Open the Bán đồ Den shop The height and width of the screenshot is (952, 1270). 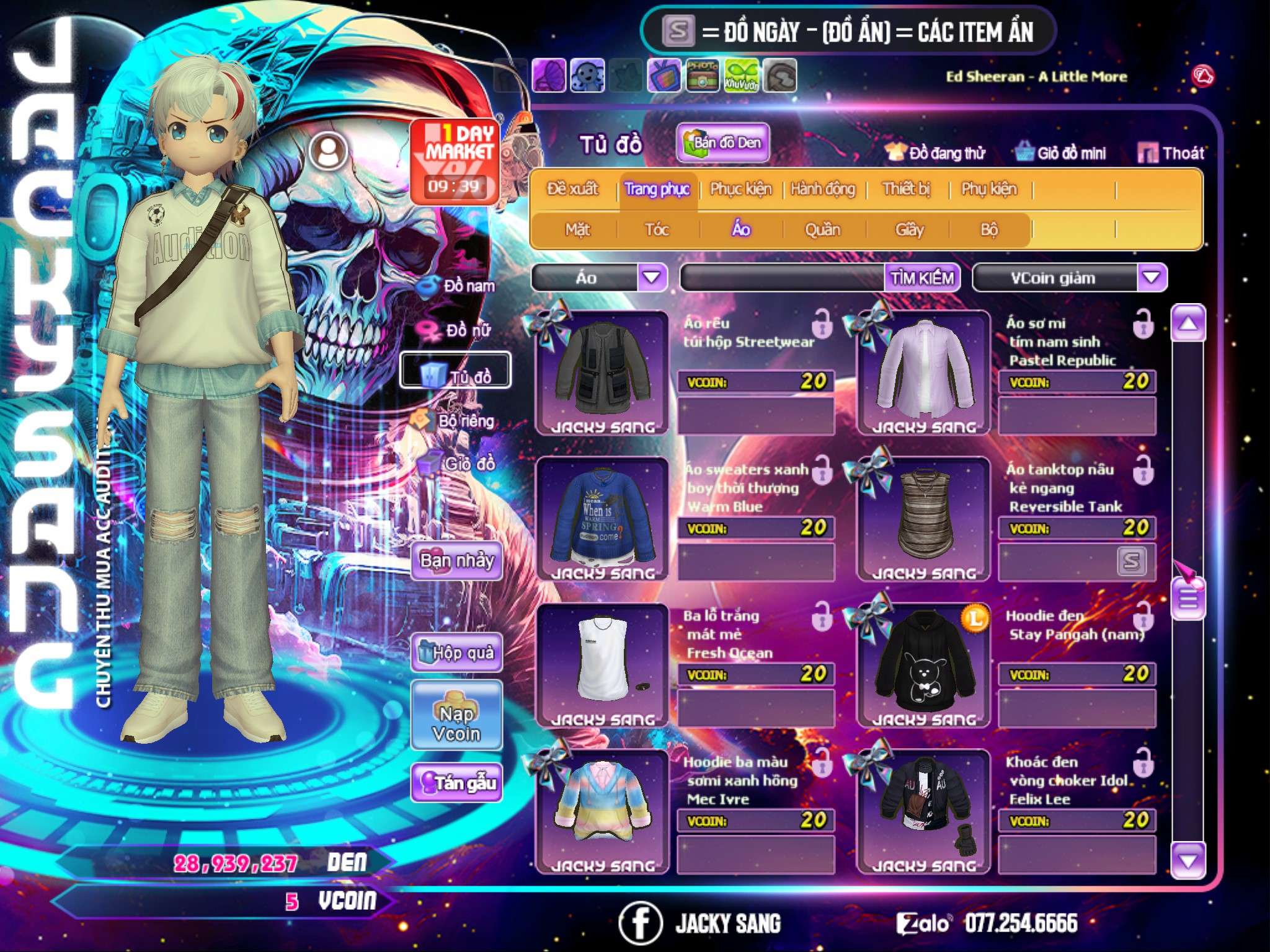[723, 143]
